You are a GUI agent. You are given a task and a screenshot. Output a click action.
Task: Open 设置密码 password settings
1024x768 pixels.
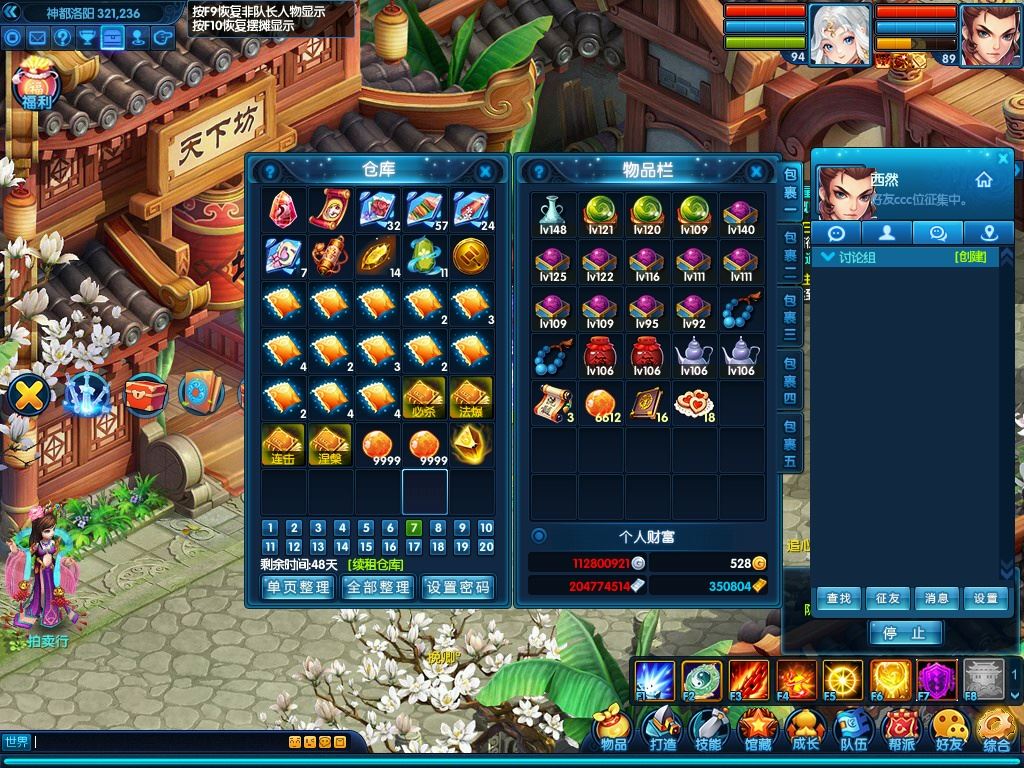tap(458, 587)
